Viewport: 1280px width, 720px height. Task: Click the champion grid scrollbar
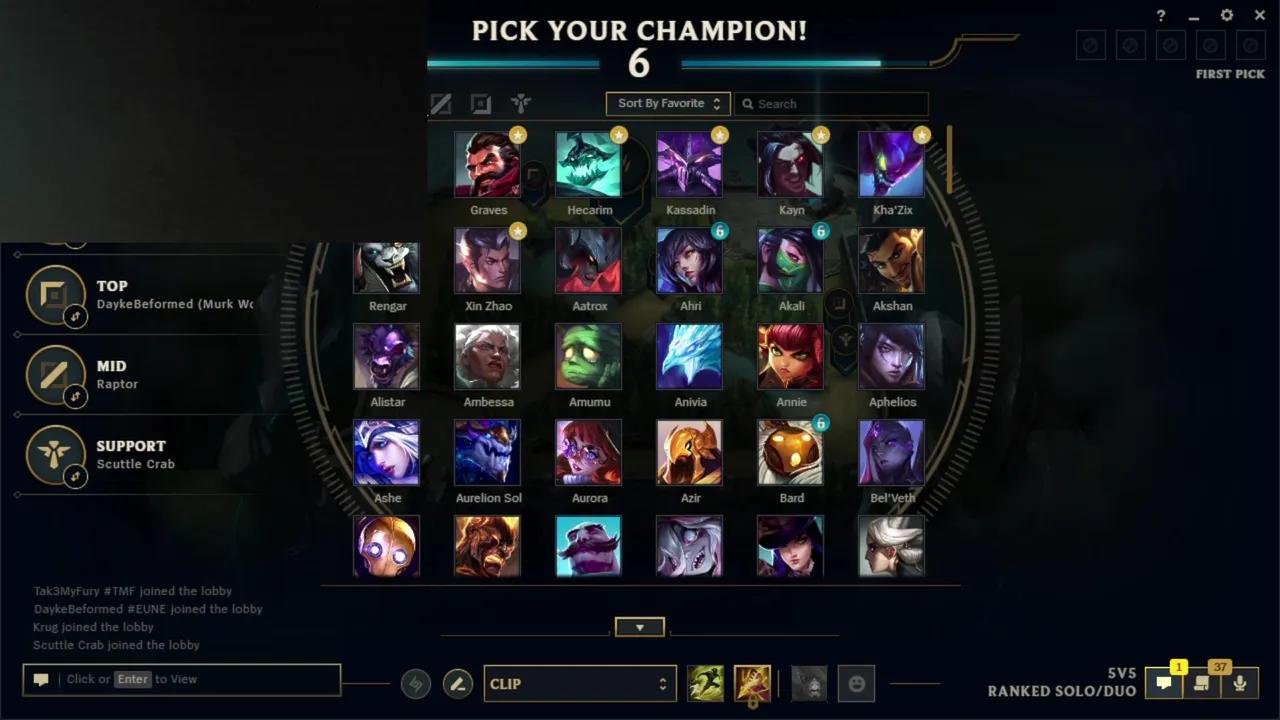(949, 160)
